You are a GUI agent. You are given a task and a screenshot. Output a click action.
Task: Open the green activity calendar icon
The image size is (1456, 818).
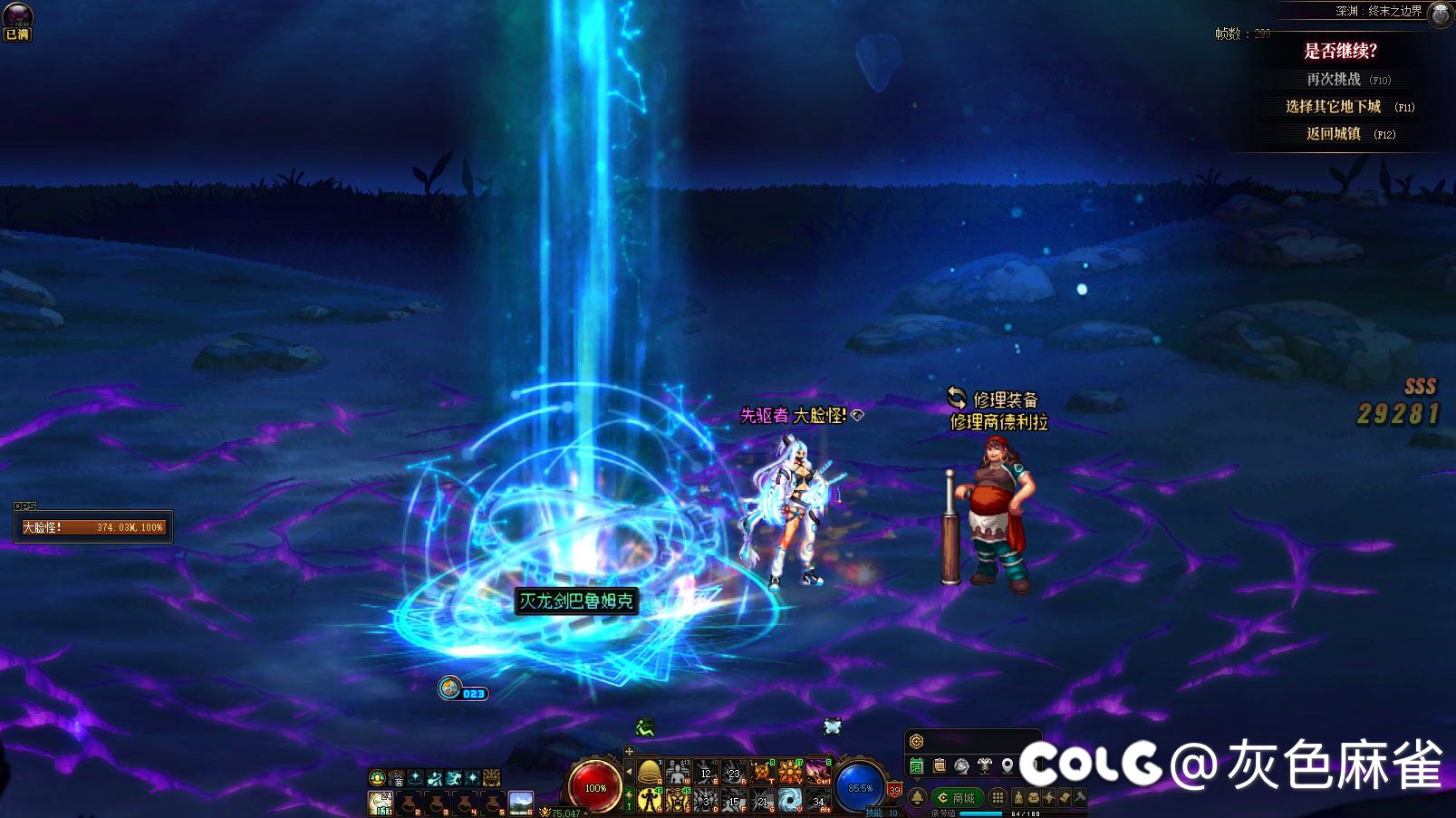[917, 766]
